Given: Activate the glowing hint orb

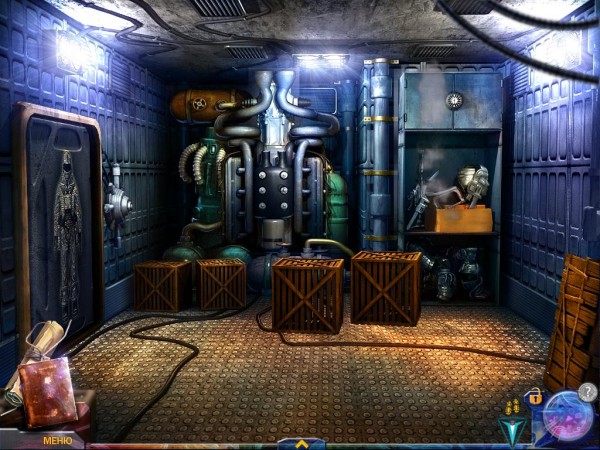Looking at the screenshot, I should coord(566,418).
